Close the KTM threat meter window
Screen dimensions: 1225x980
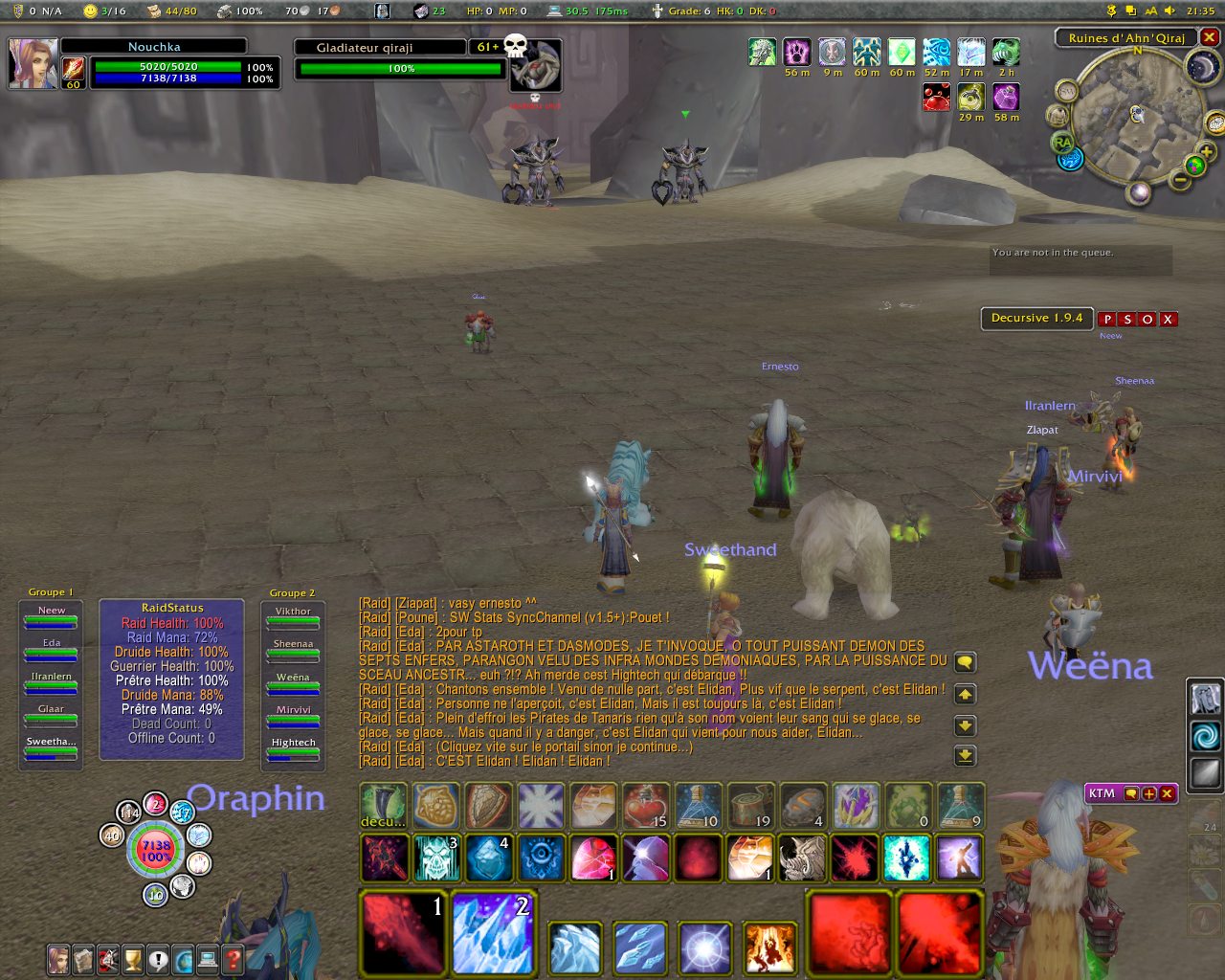click(1167, 793)
